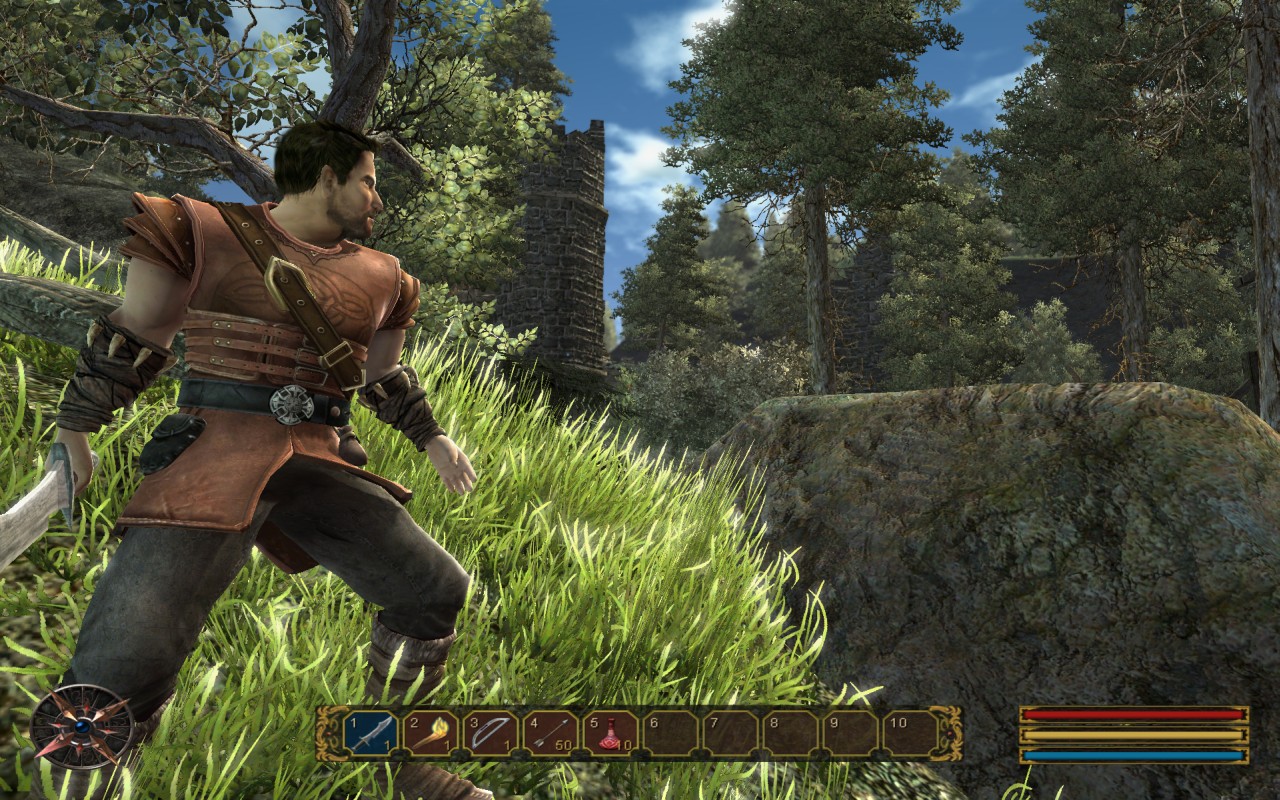Choose the bow in the quickbar
Viewport: 1280px width, 800px height.
coord(491,734)
